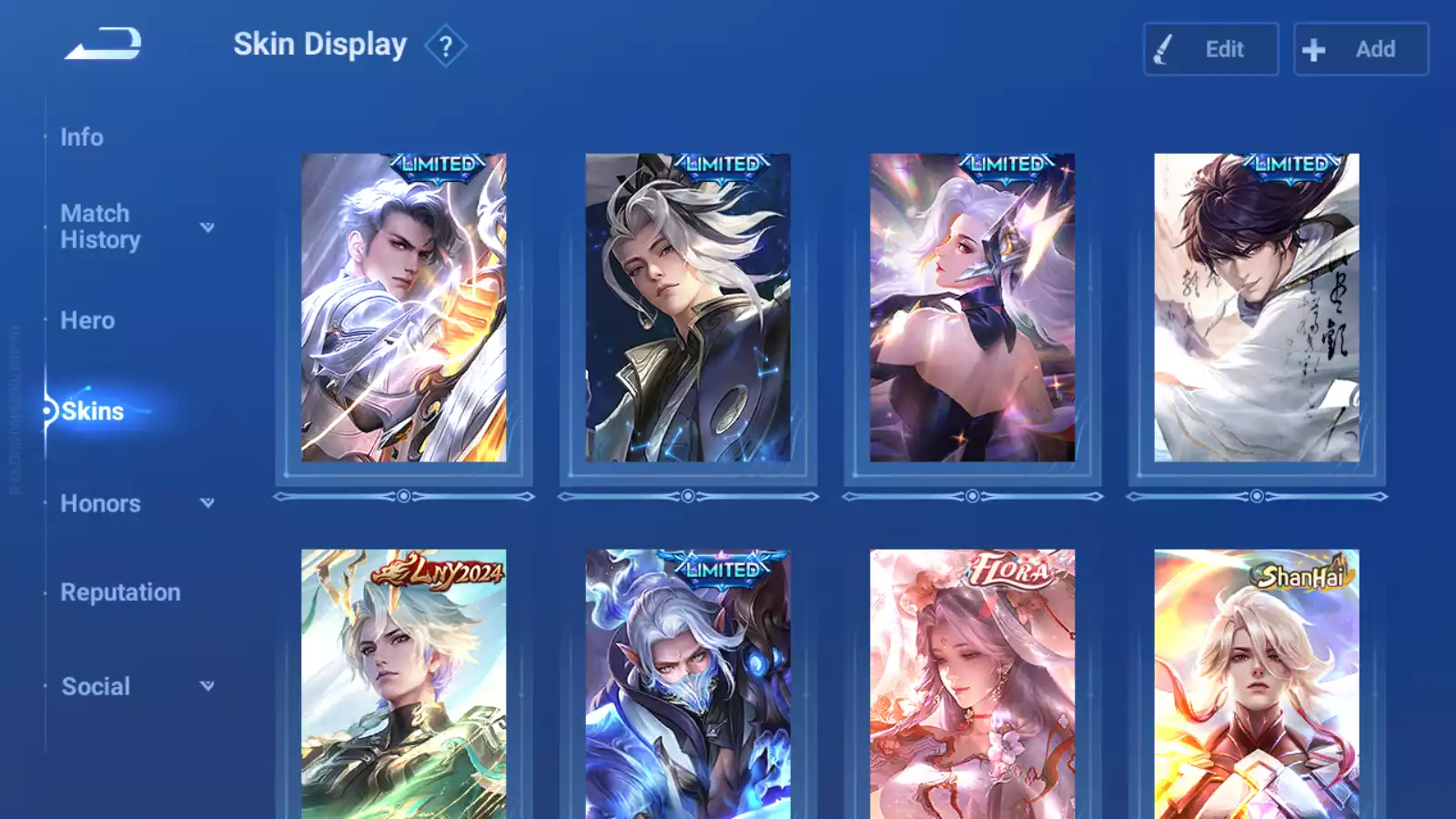Screen dimensions: 1456x819
Task: Switch to the Info tab
Action: pyautogui.click(x=82, y=137)
